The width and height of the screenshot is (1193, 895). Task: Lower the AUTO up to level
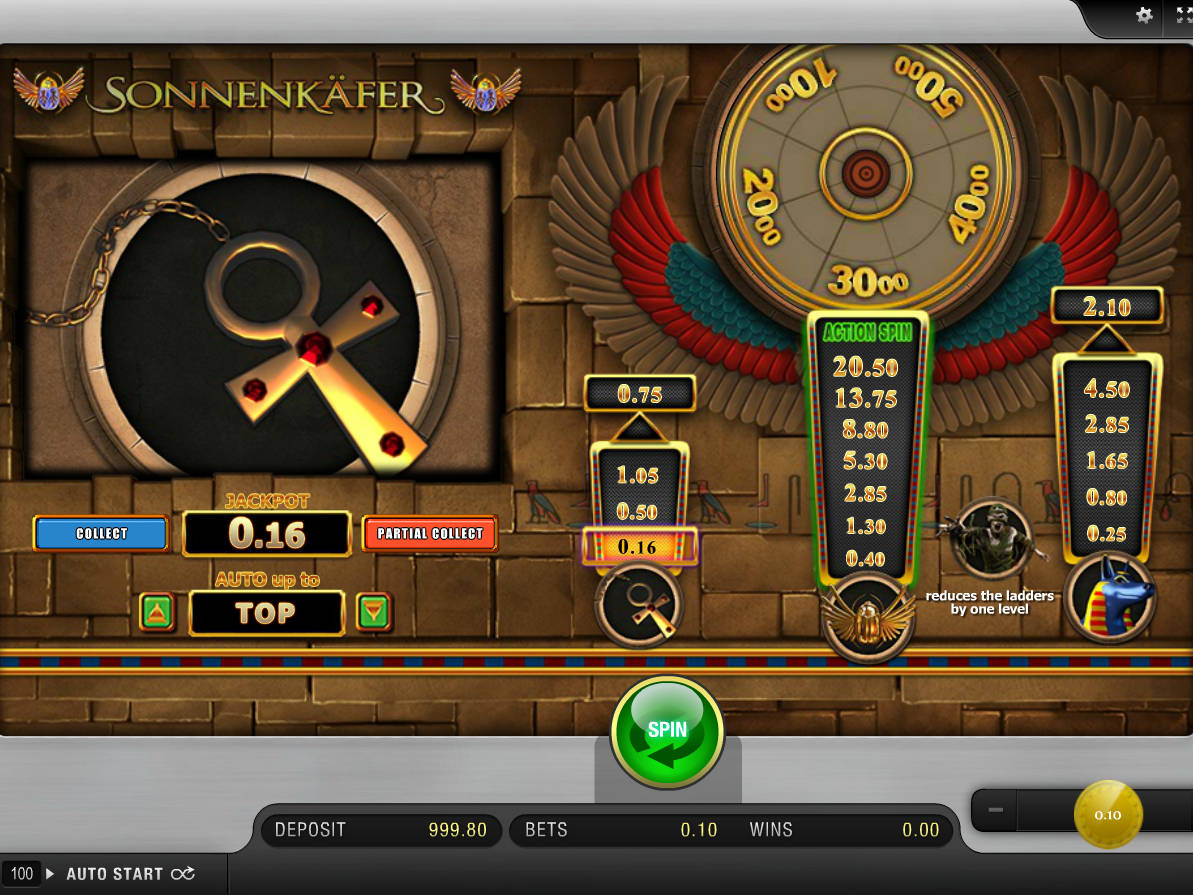[373, 612]
